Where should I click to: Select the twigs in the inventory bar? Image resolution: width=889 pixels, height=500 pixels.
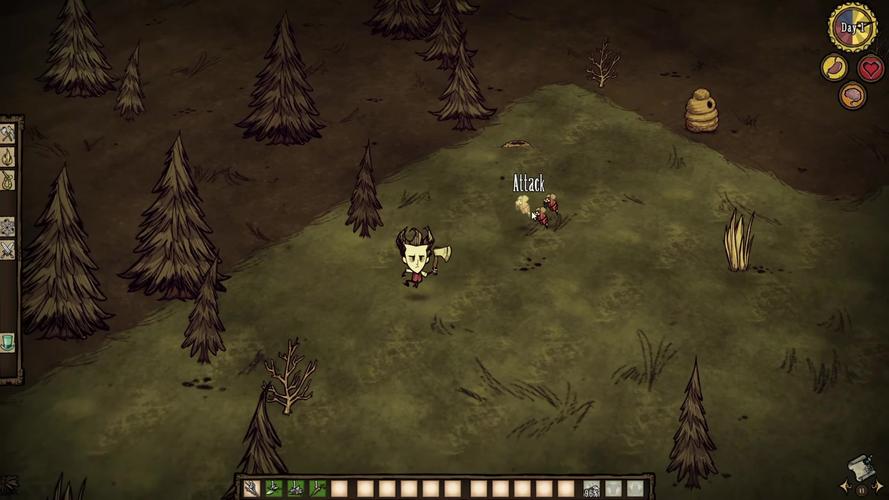click(250, 489)
